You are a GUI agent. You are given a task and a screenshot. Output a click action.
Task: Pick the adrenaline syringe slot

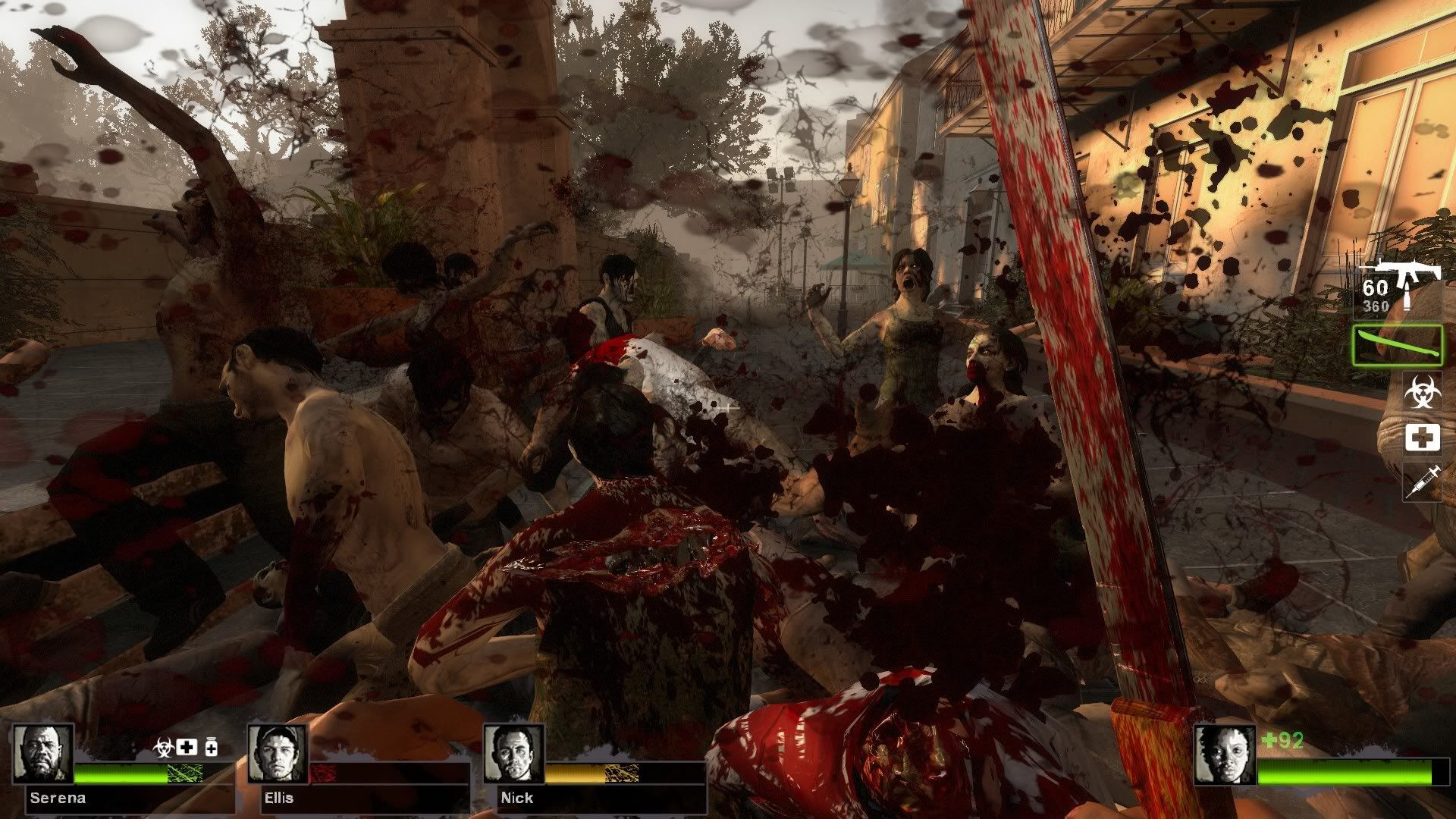coord(1422,482)
